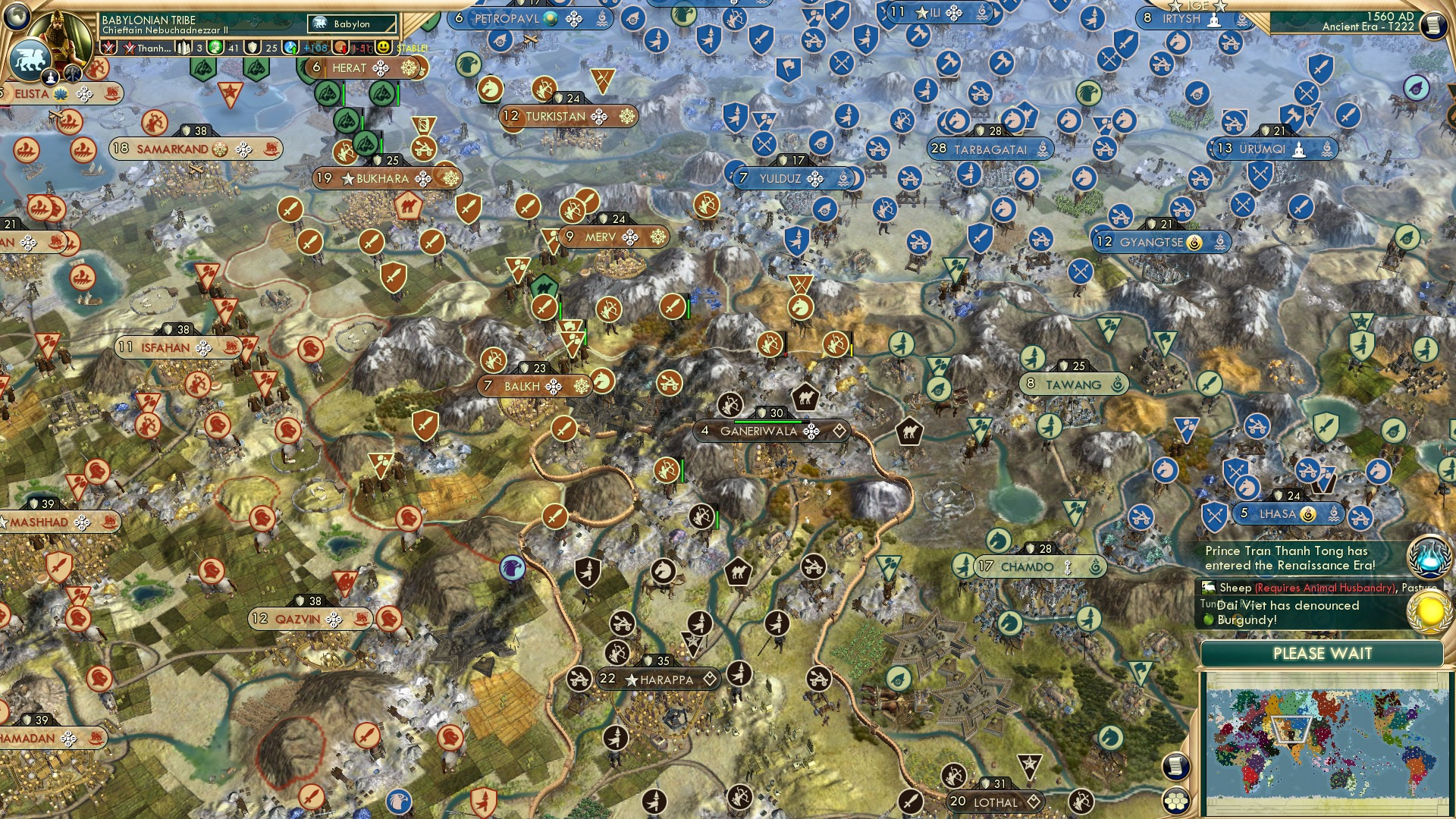Toggle the city-state influence star near ILI banner

coord(921,12)
